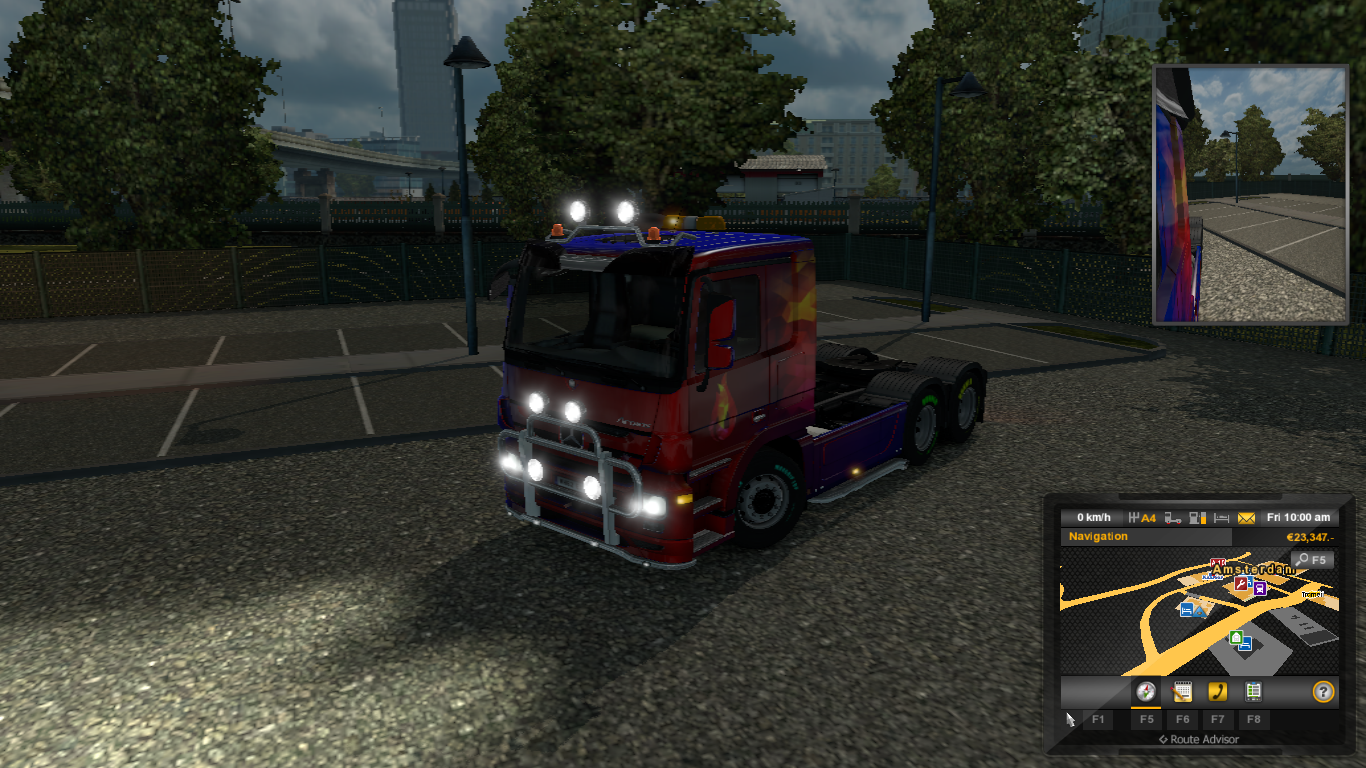Open the cargo manifest list icon
Image resolution: width=1366 pixels, height=768 pixels.
coord(1254,692)
